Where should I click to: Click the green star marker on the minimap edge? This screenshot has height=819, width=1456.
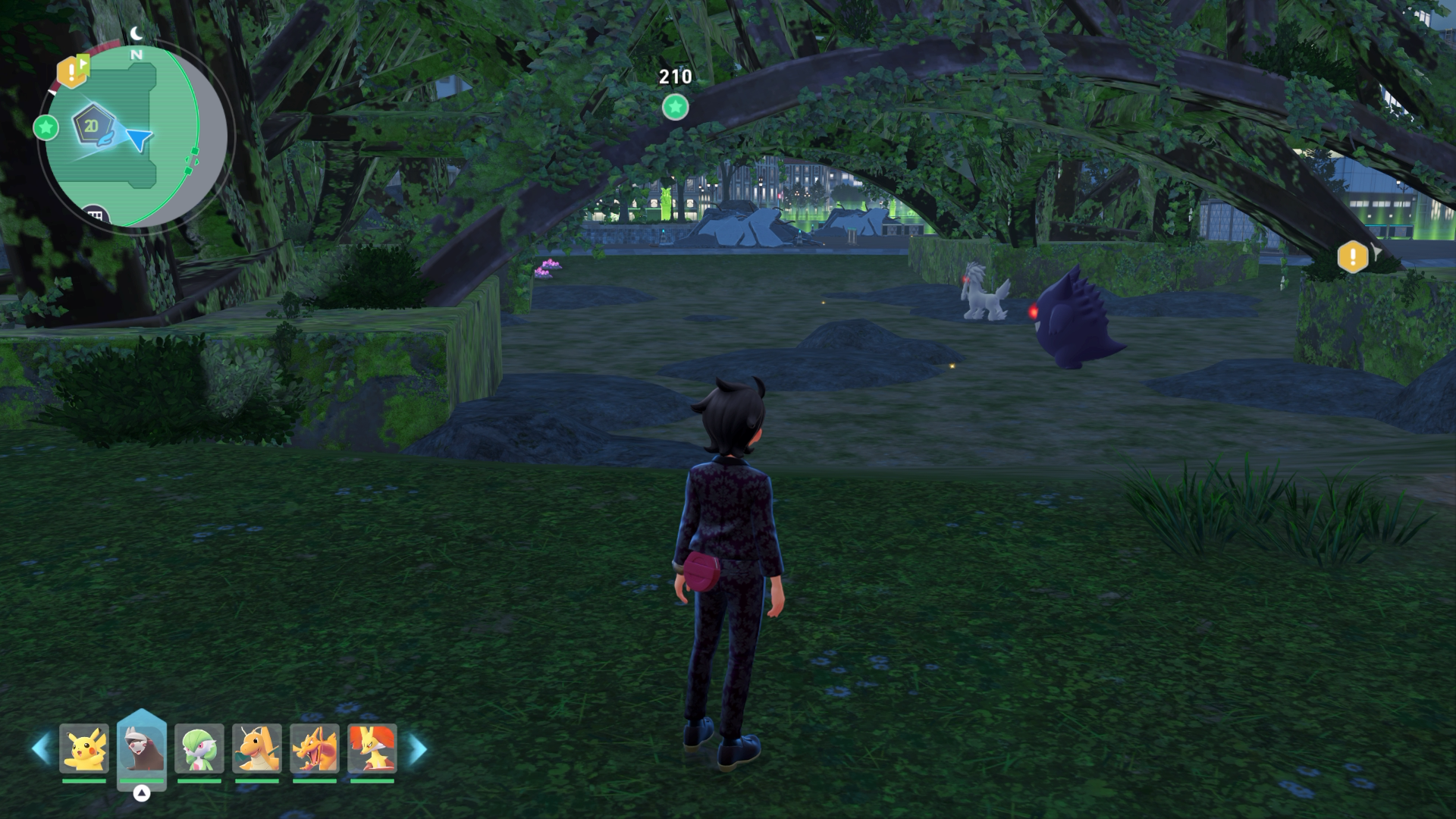point(46,127)
